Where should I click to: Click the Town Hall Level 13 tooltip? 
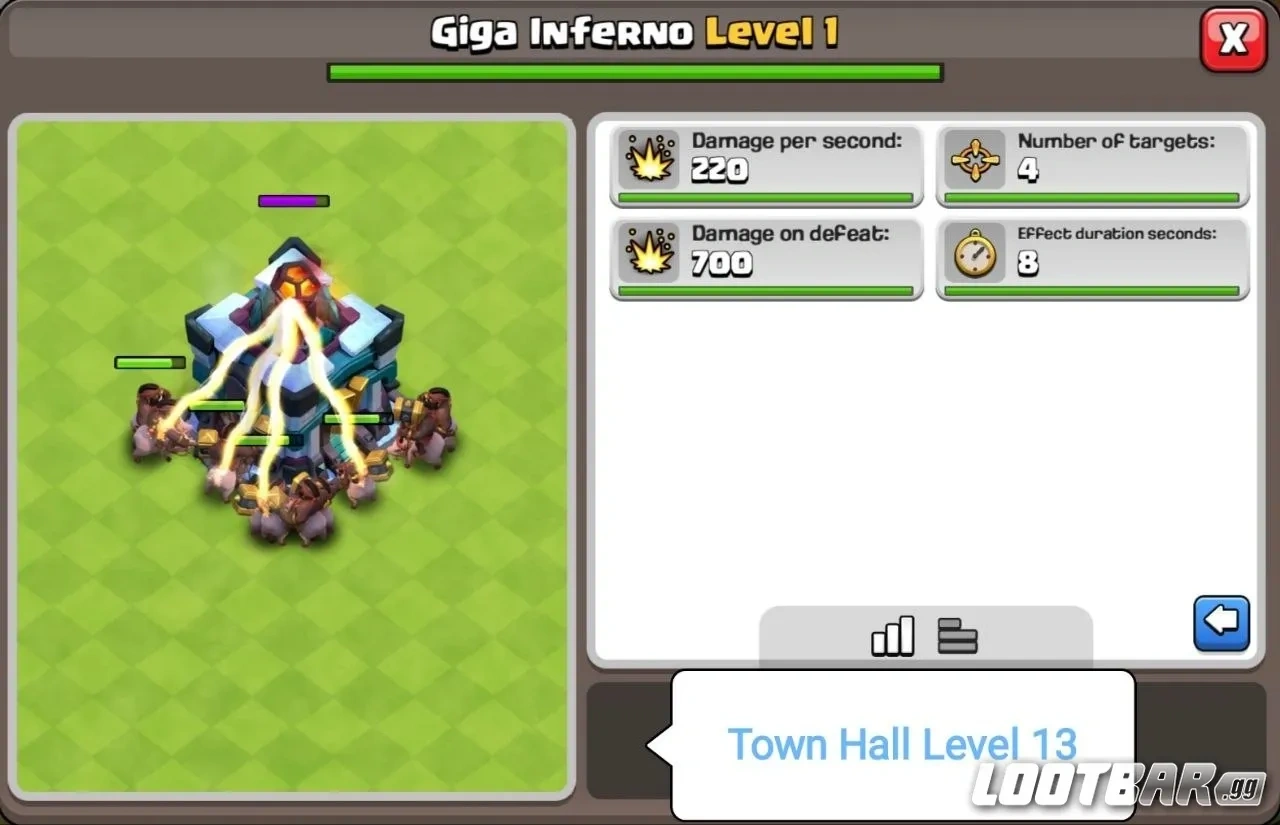[903, 742]
